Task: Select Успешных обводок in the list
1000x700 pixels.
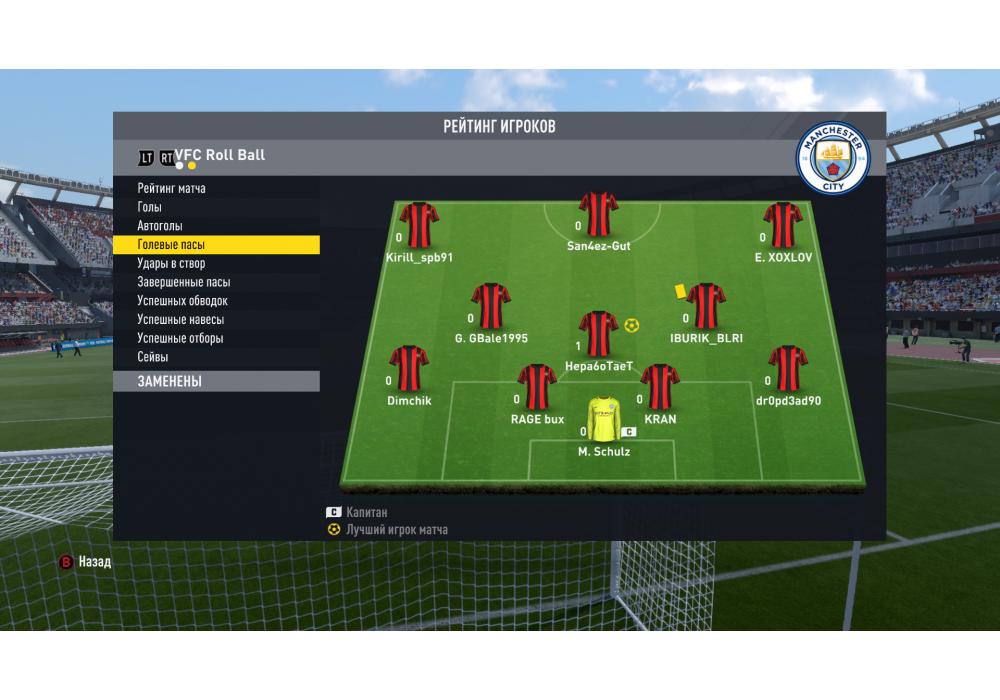Action: point(182,301)
